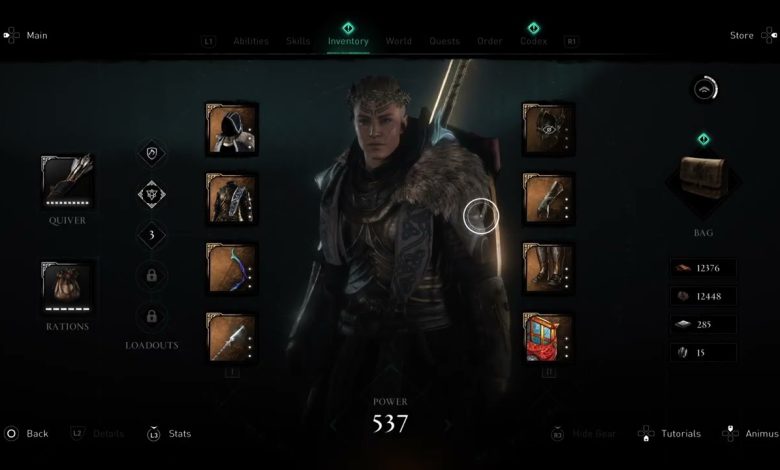Select the World tab
This screenshot has height=470, width=780.
[398, 41]
